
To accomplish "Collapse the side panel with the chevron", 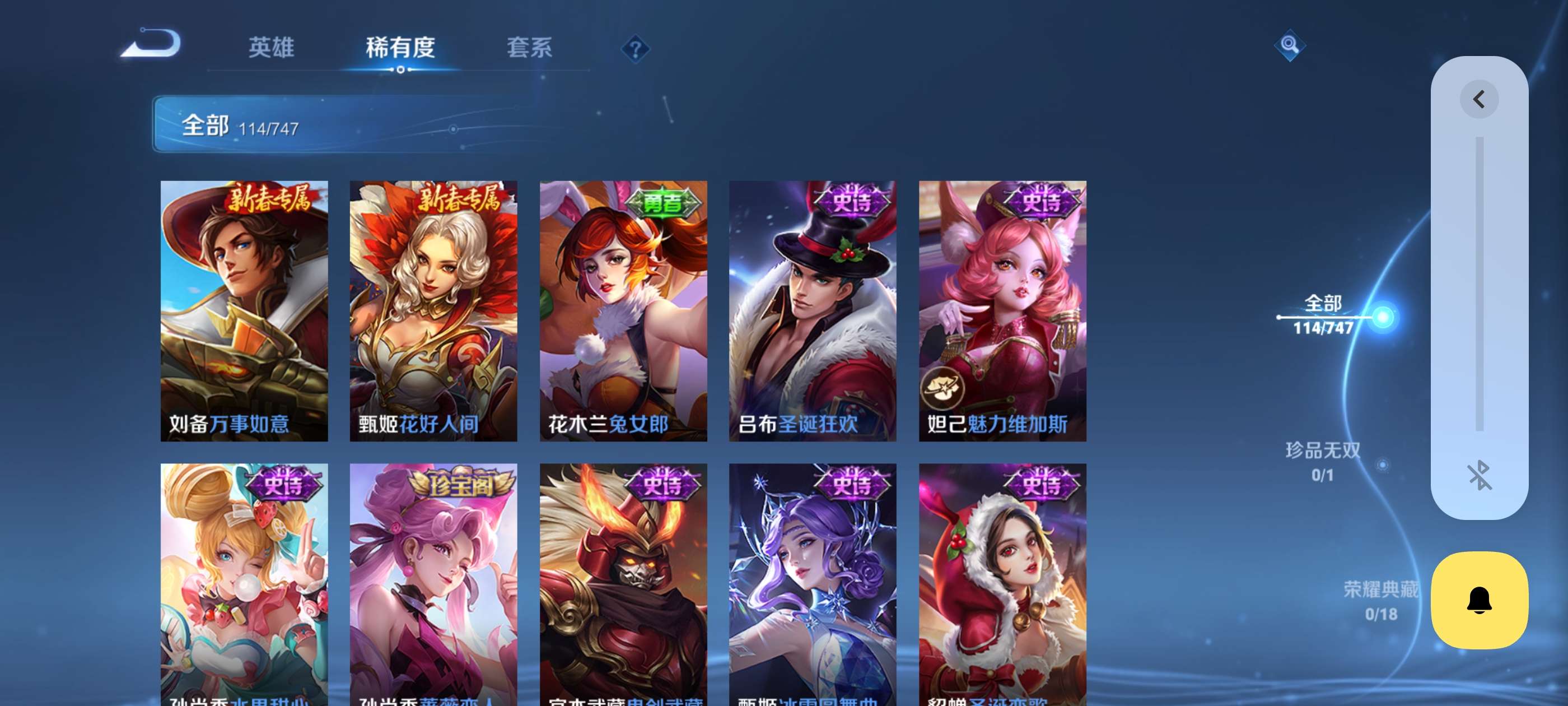I will click(1479, 99).
